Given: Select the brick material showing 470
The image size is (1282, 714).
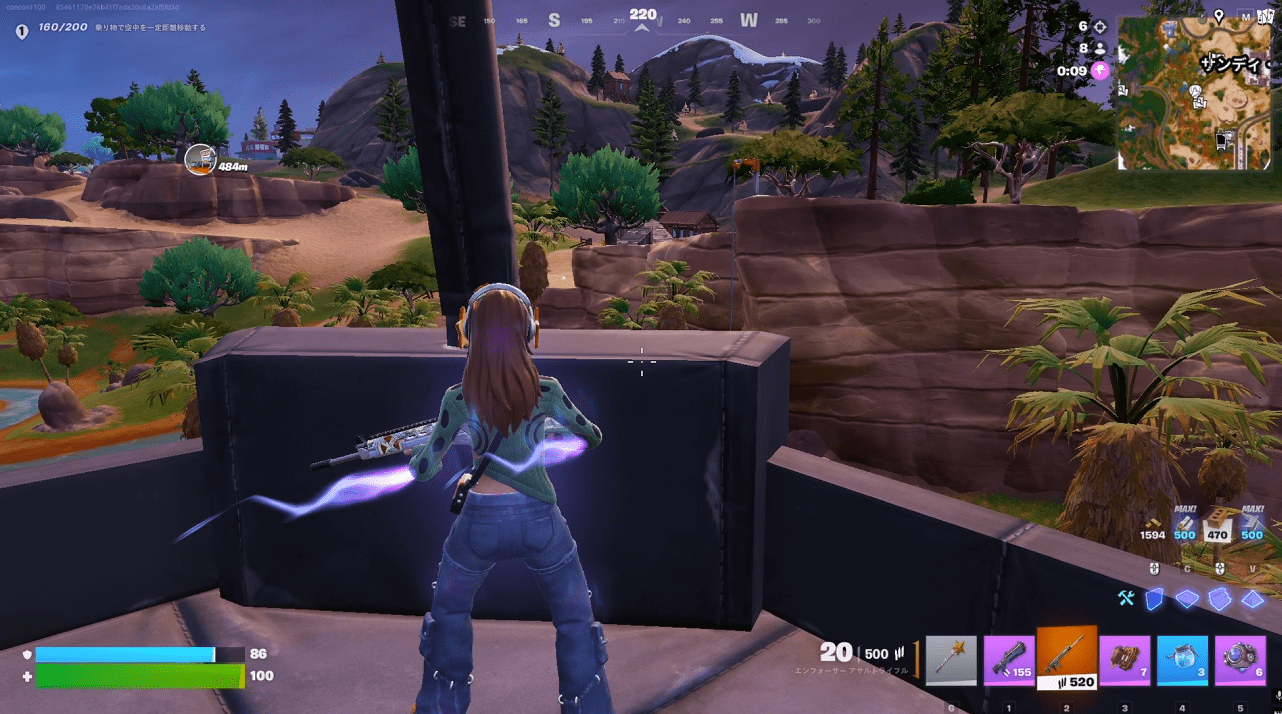Looking at the screenshot, I should coord(1218,527).
